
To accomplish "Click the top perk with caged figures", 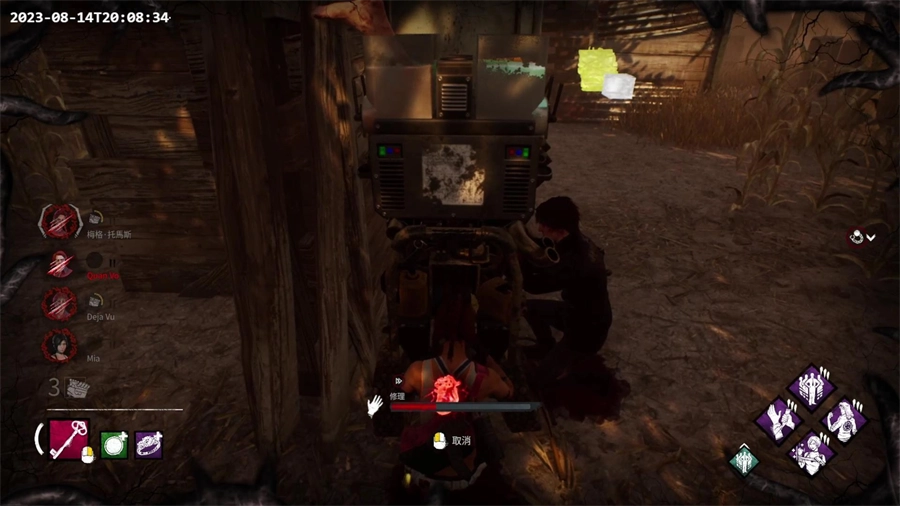I will [812, 386].
